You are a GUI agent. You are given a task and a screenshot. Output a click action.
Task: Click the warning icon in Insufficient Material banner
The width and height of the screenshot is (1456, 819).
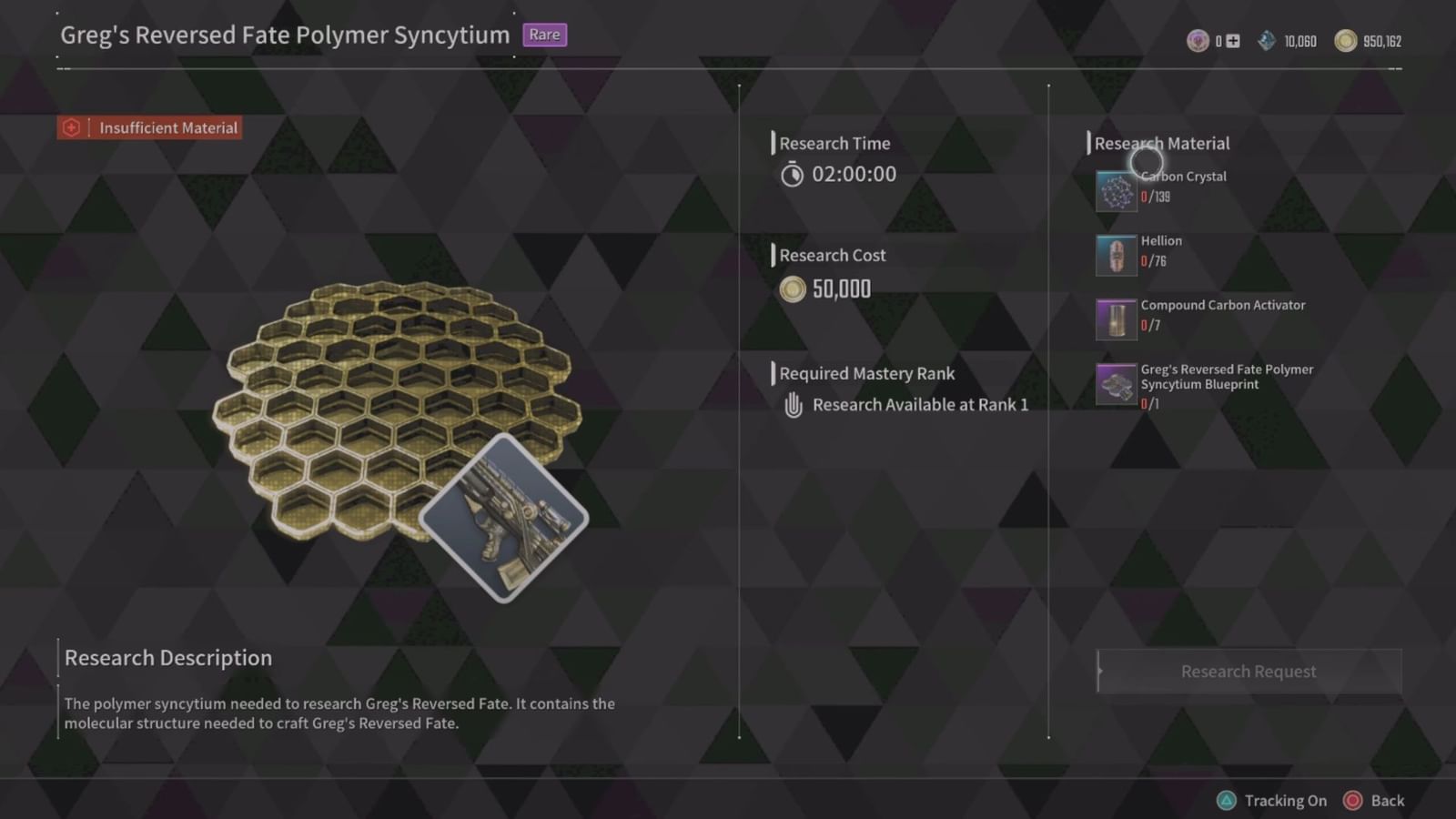tap(70, 127)
